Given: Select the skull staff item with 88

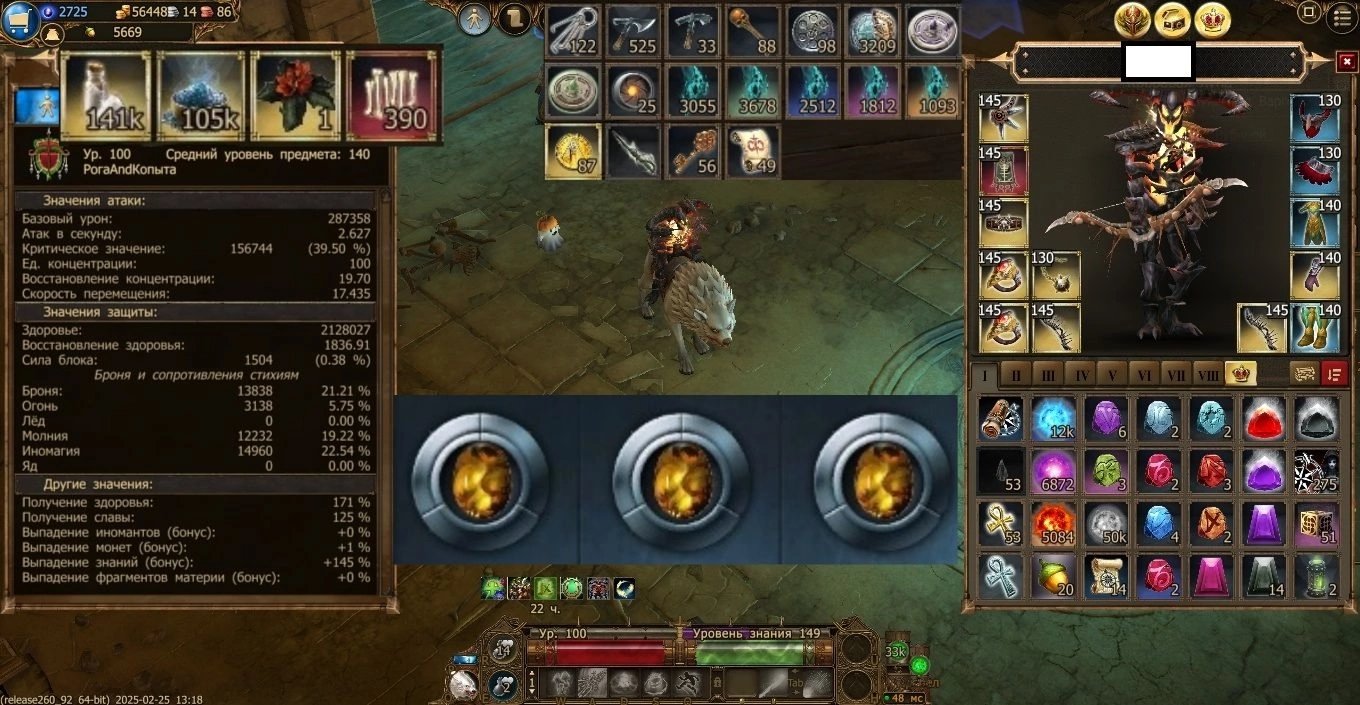Looking at the screenshot, I should click(753, 31).
